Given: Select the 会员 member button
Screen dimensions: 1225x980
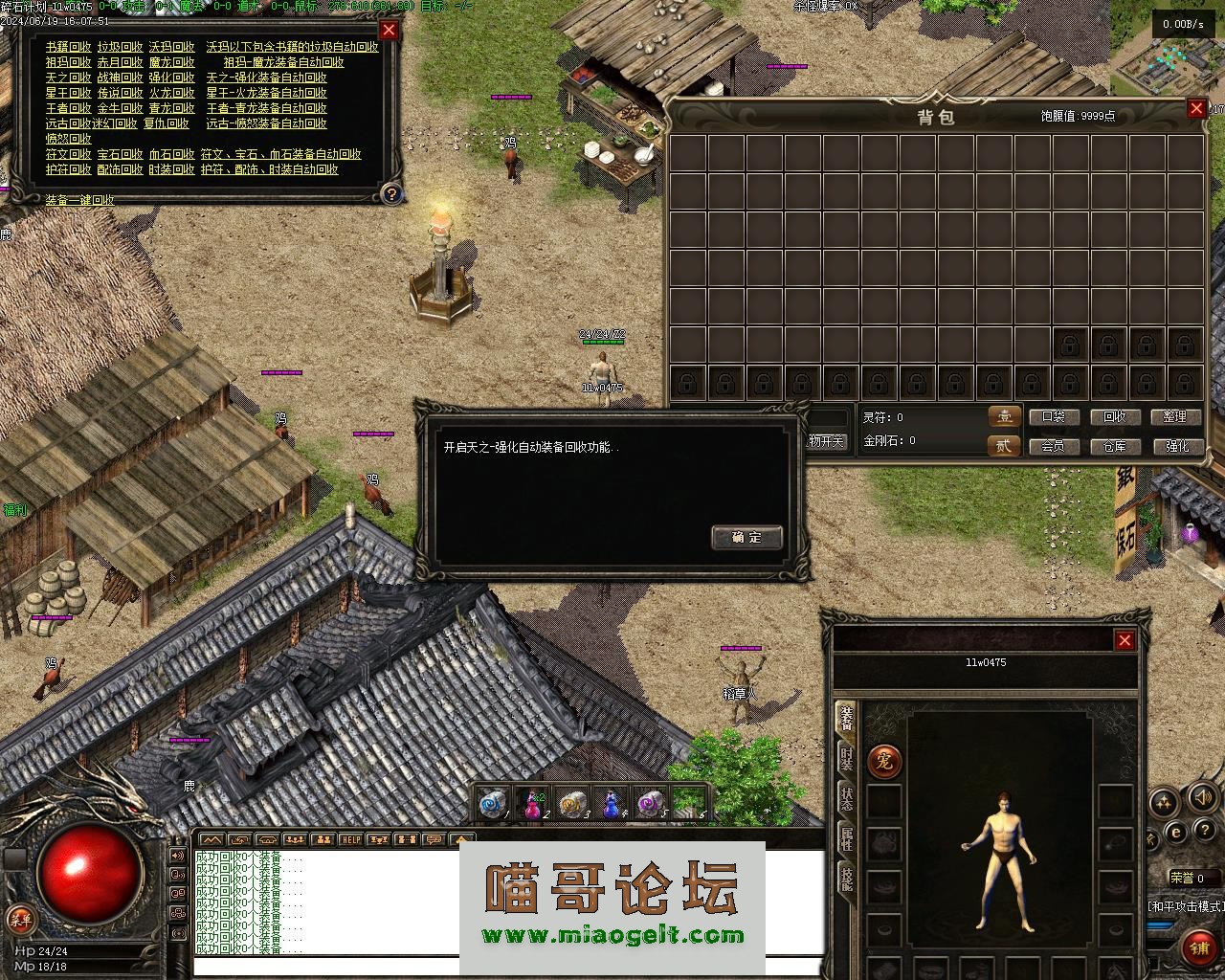Looking at the screenshot, I should click(x=1053, y=446).
